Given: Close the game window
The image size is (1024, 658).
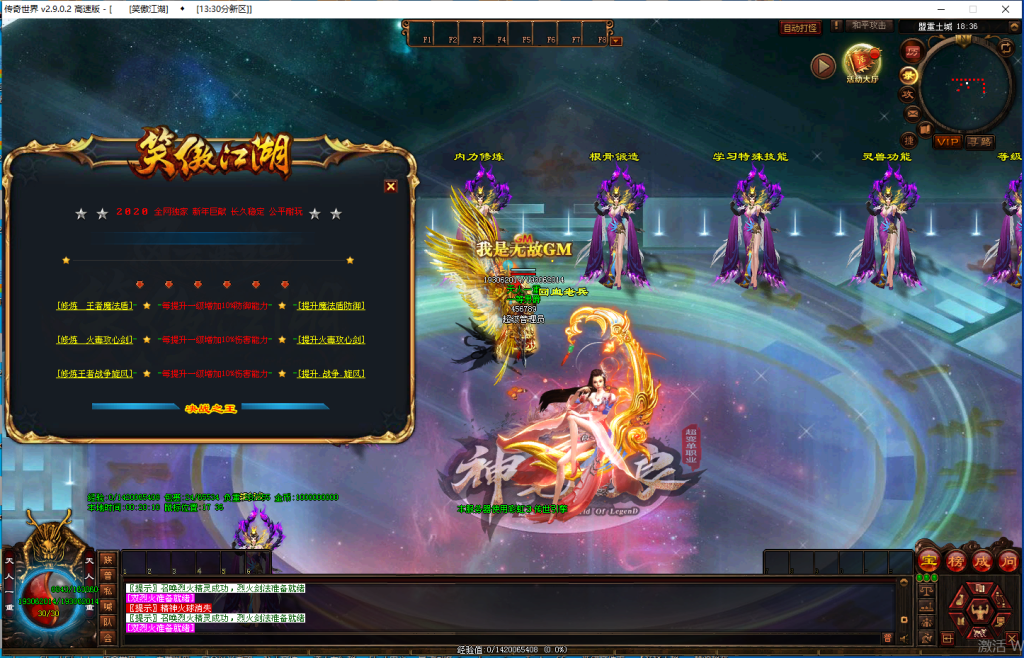Looking at the screenshot, I should coord(1009,9).
